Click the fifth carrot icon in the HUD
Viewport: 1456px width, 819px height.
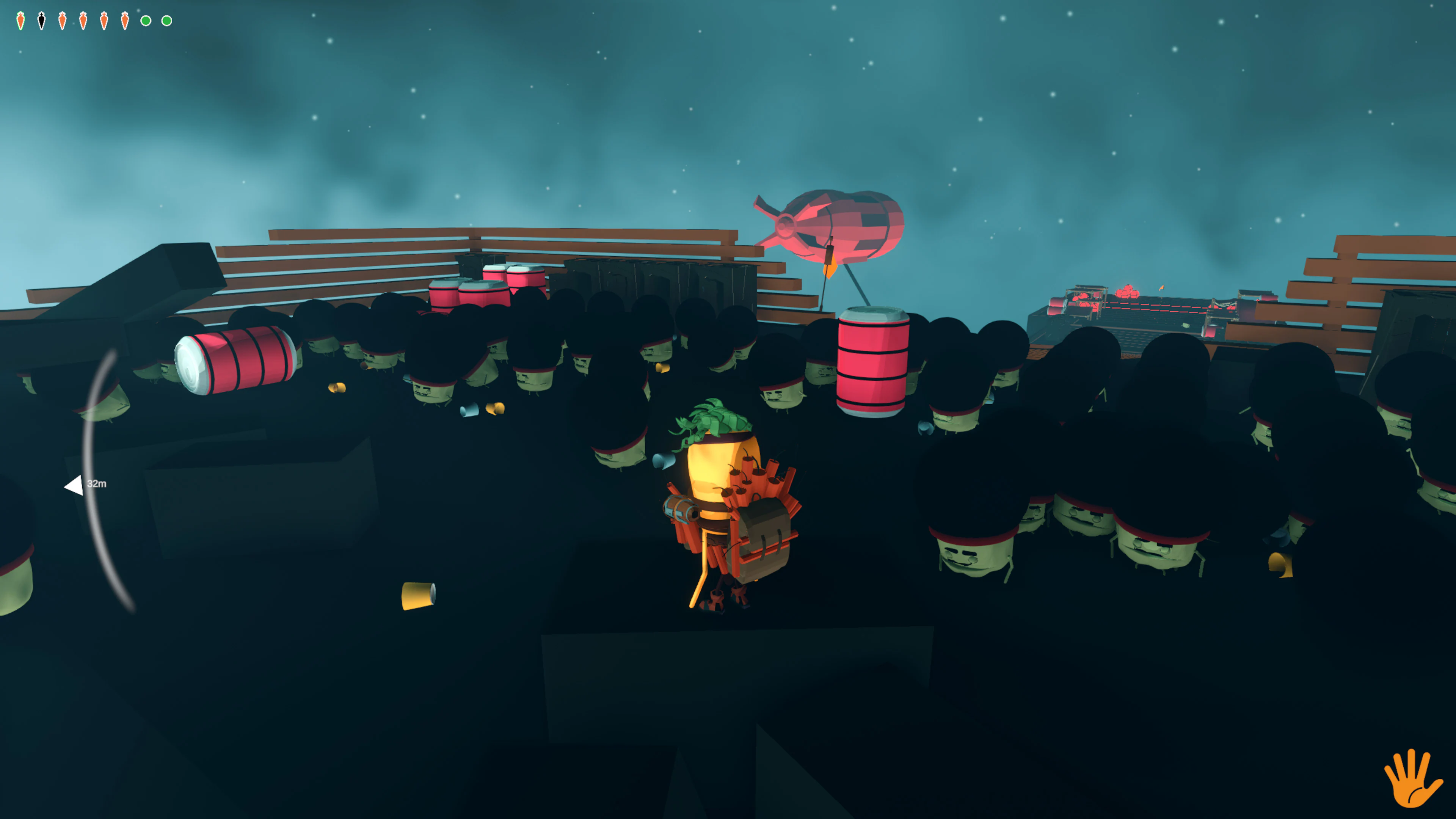point(105,20)
